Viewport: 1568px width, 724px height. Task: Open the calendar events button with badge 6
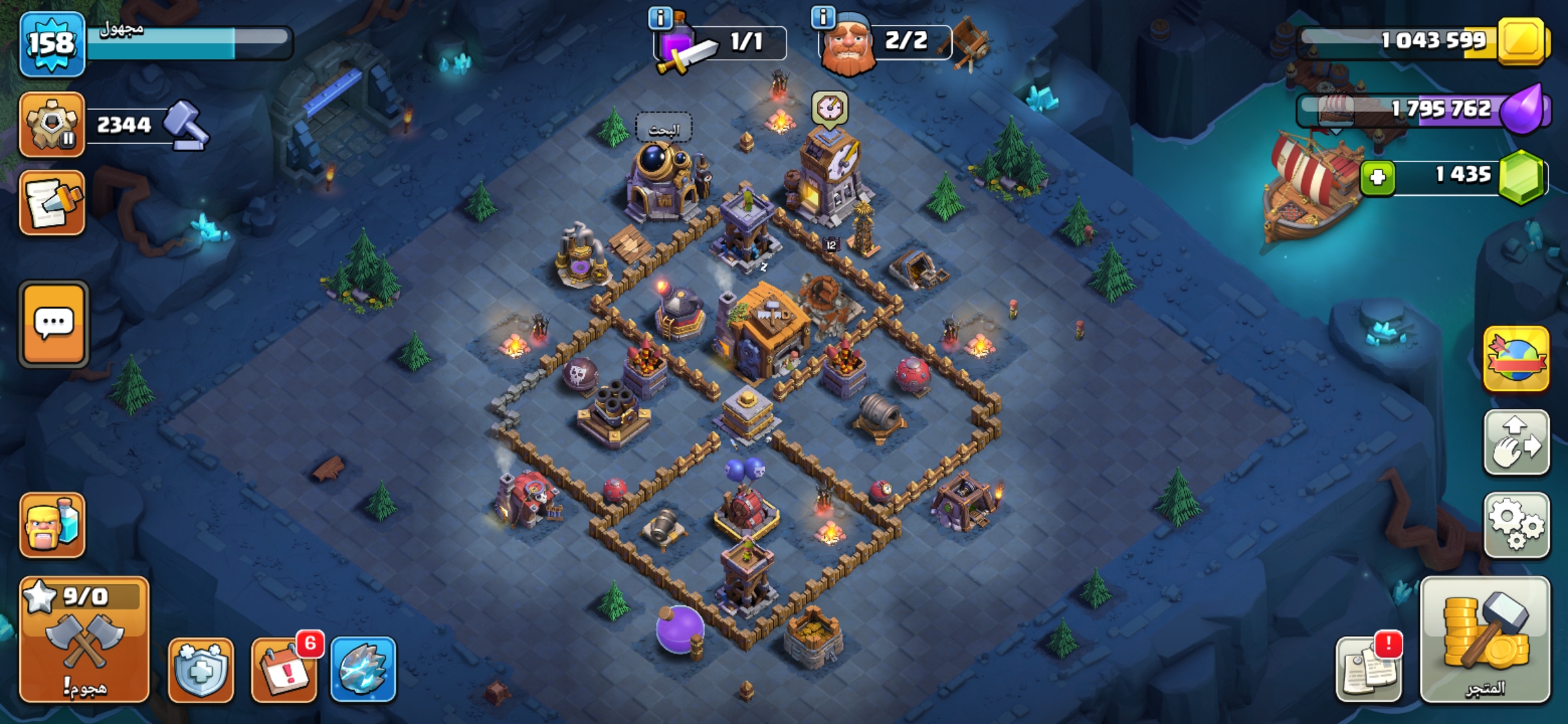284,669
